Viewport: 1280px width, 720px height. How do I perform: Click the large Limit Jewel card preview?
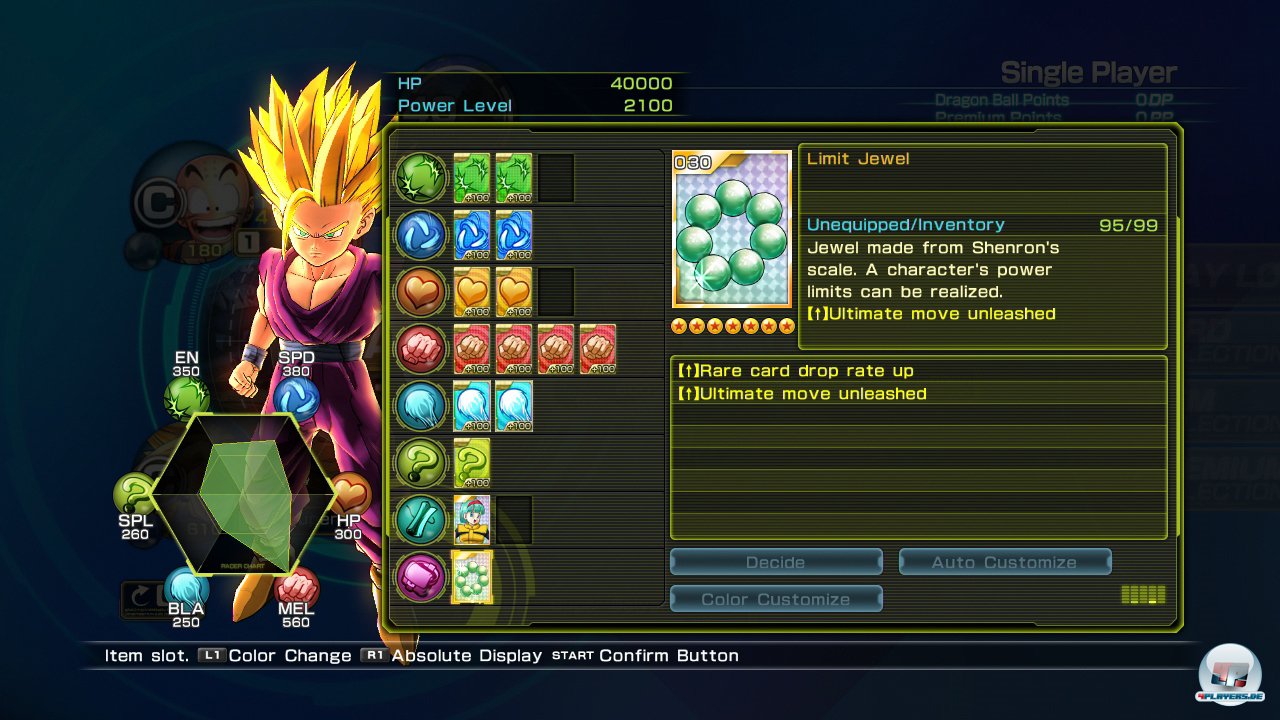click(732, 230)
